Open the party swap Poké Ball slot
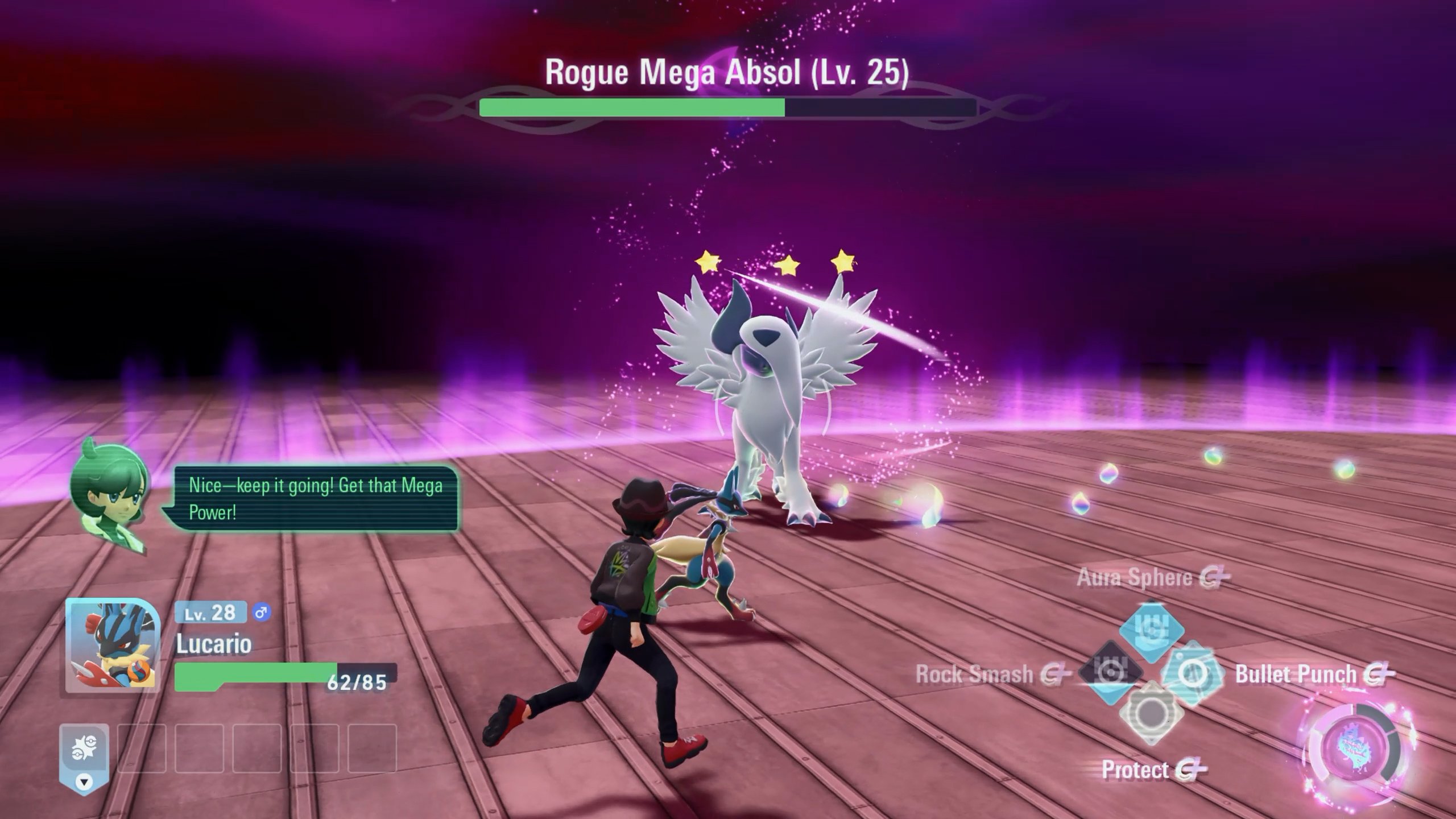 84,748
